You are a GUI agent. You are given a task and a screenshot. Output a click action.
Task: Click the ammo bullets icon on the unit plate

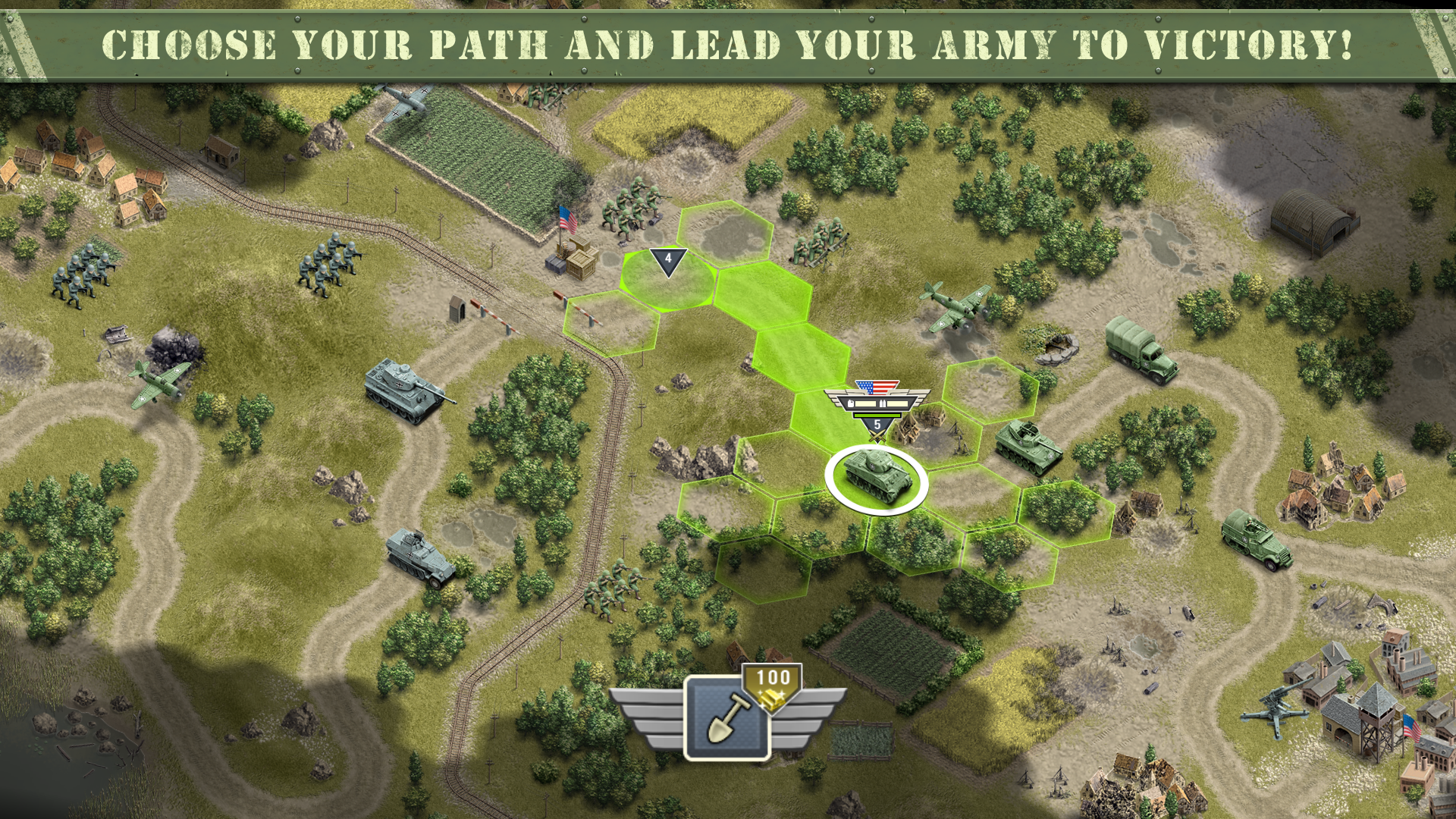[883, 403]
